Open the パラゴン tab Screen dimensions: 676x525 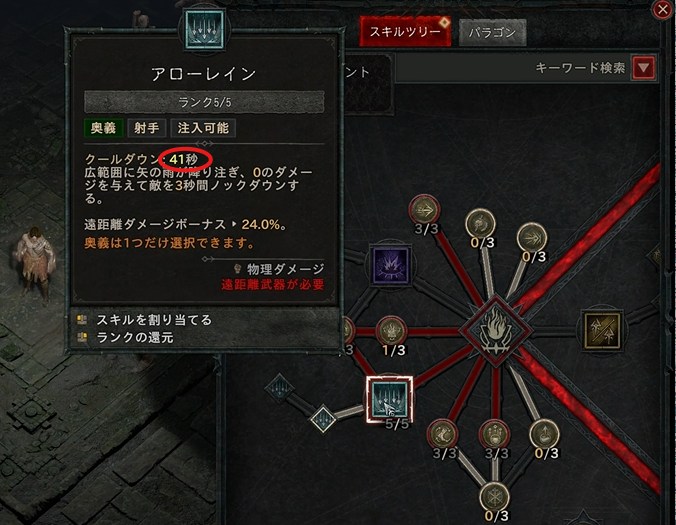[493, 33]
